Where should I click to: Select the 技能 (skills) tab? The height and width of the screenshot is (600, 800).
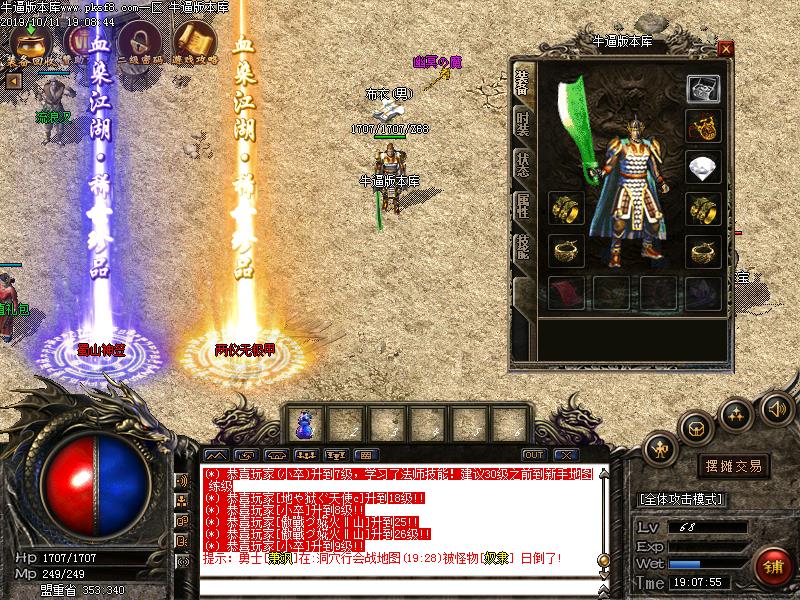tap(522, 247)
